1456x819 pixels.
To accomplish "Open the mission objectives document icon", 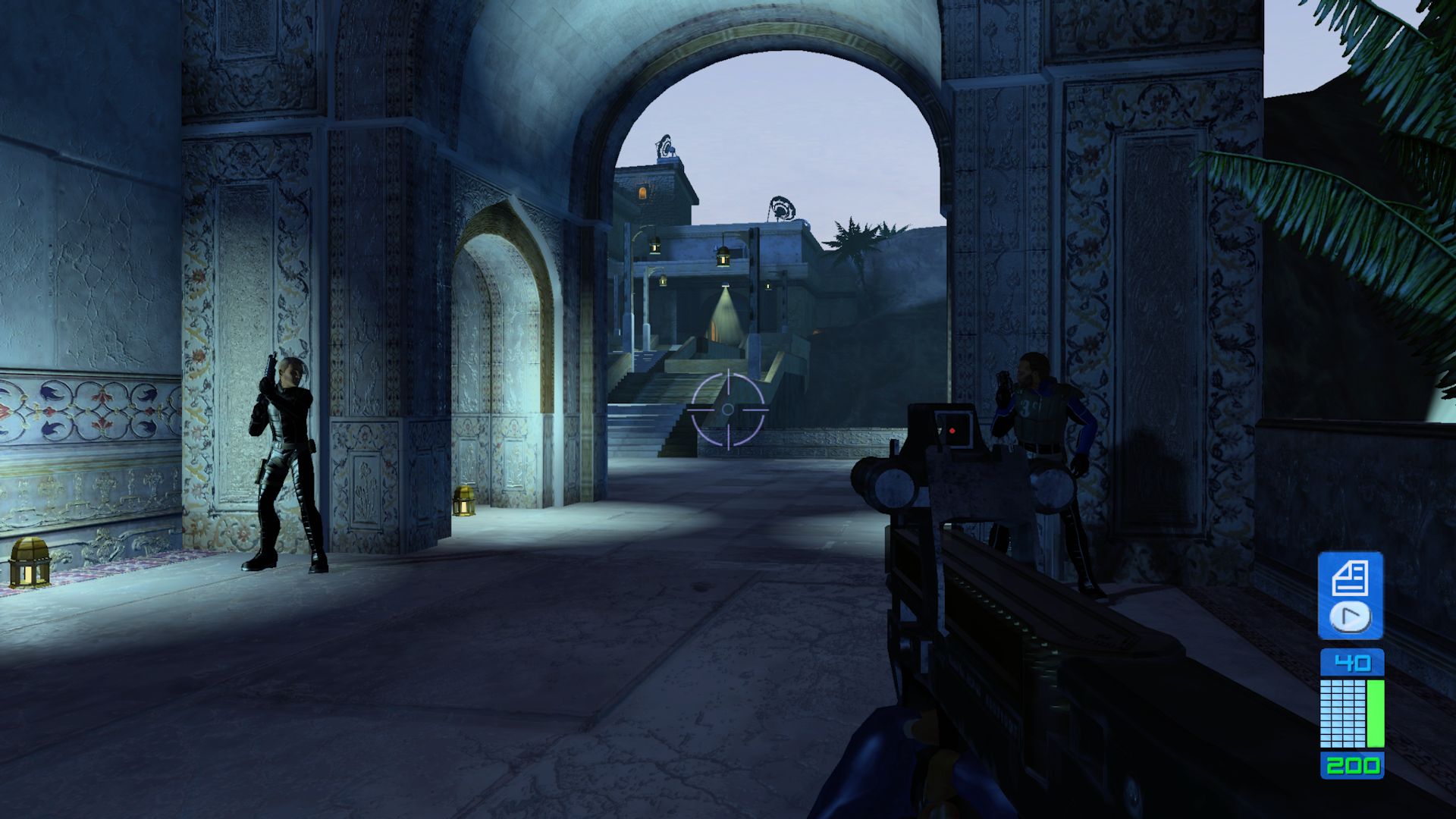I will pos(1350,579).
